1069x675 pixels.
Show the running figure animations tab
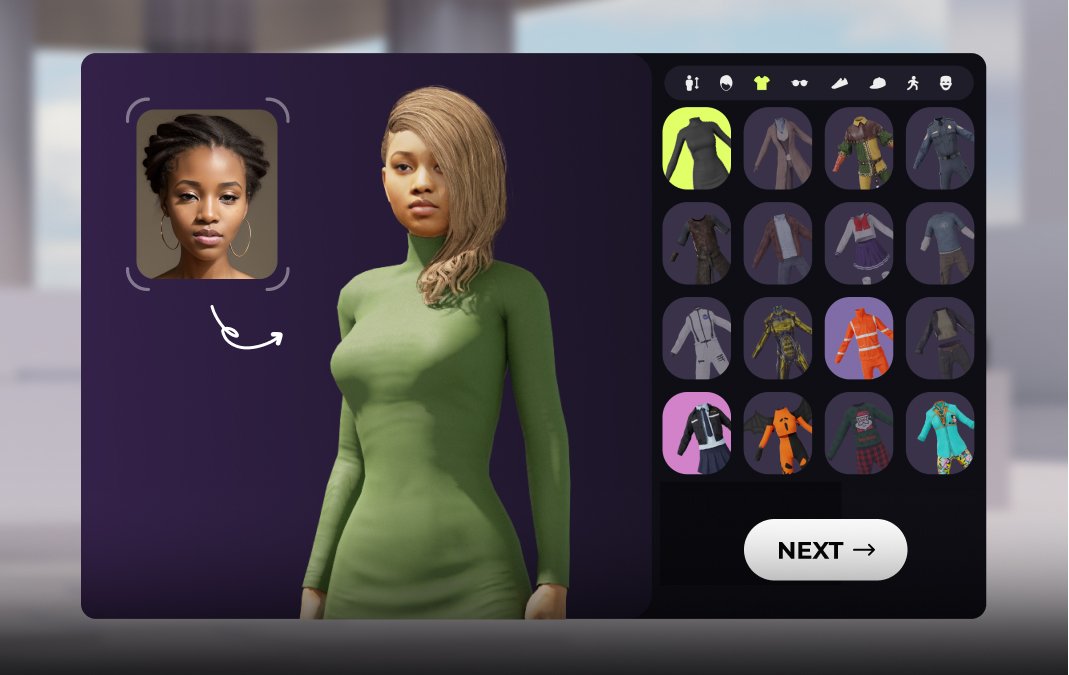pos(912,83)
